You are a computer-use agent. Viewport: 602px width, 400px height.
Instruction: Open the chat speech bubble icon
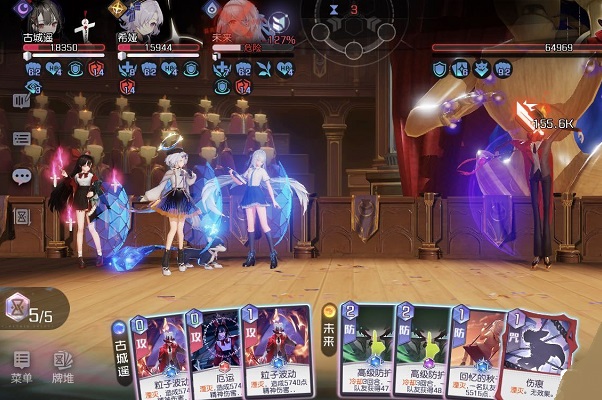point(22,176)
